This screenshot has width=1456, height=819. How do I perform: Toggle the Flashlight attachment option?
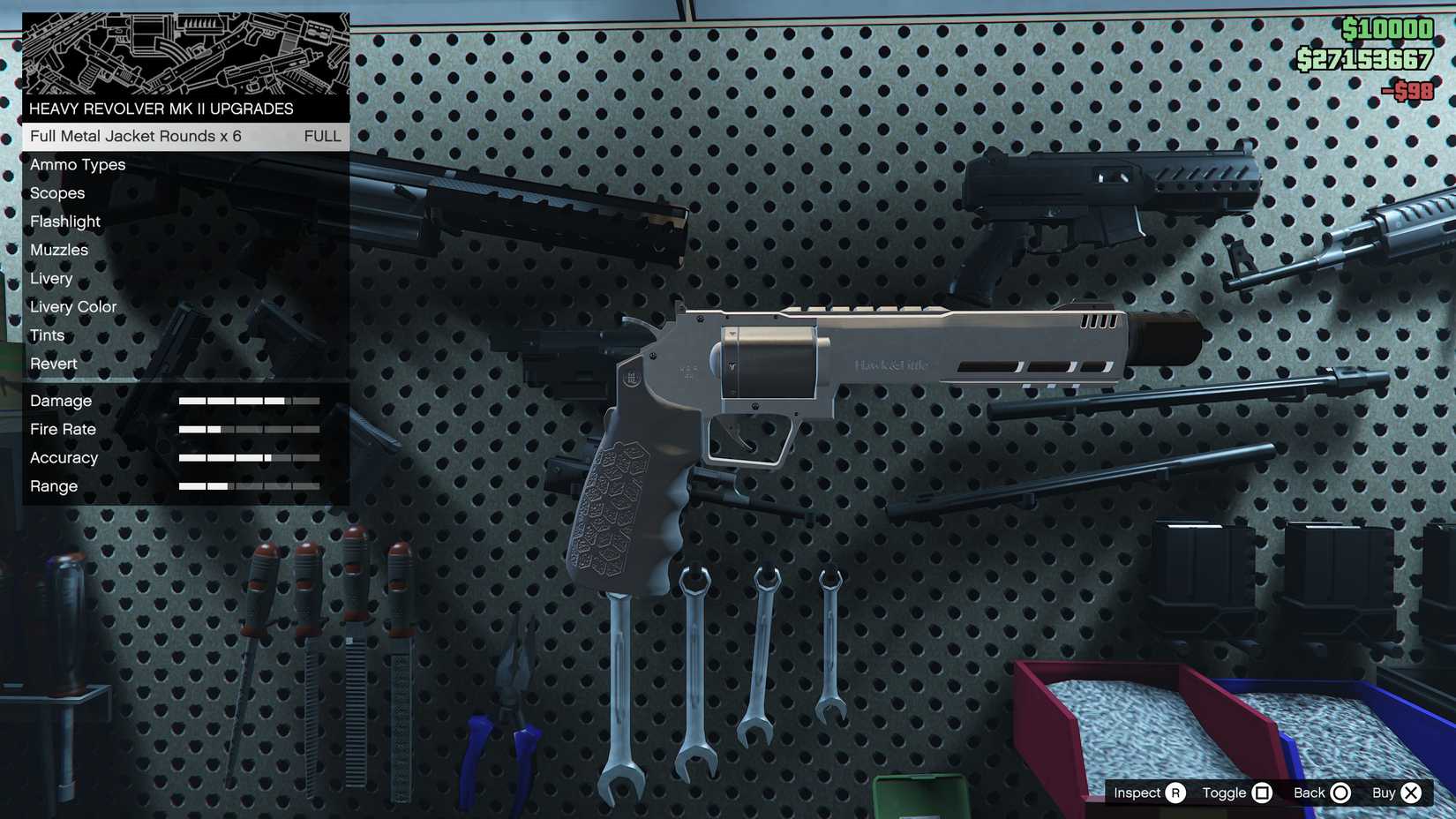point(64,222)
